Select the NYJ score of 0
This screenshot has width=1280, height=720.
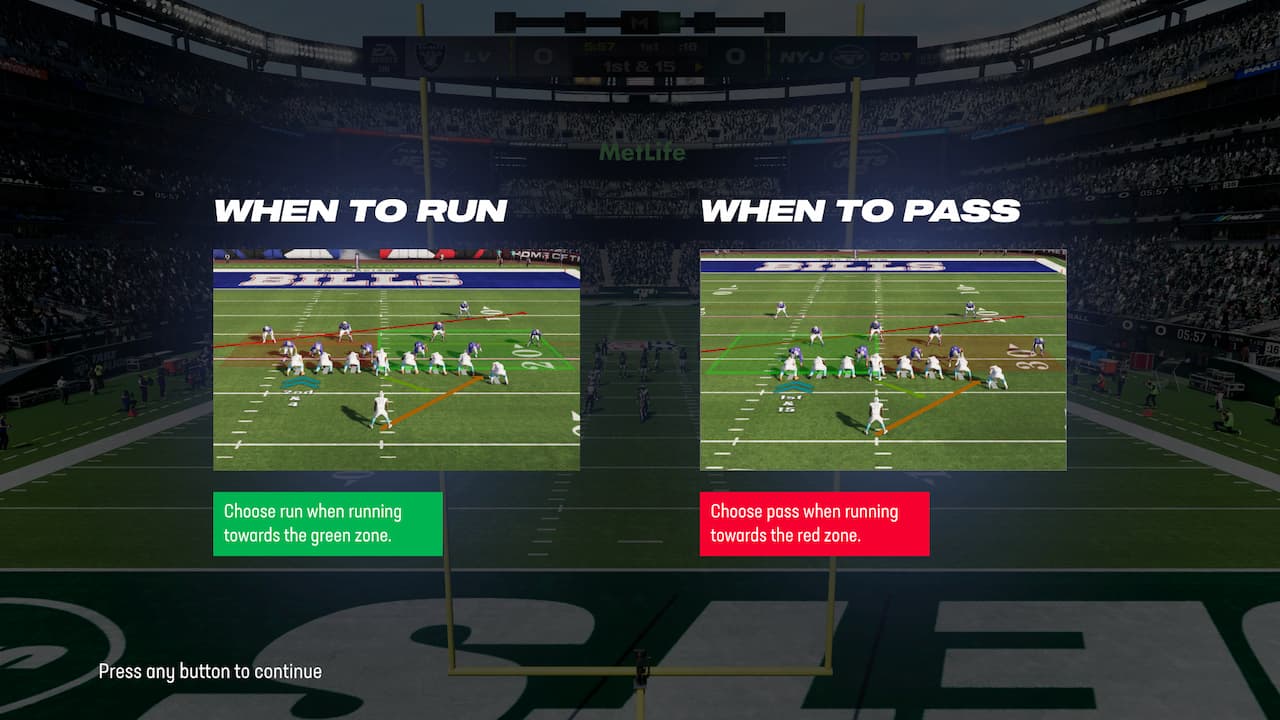[737, 55]
